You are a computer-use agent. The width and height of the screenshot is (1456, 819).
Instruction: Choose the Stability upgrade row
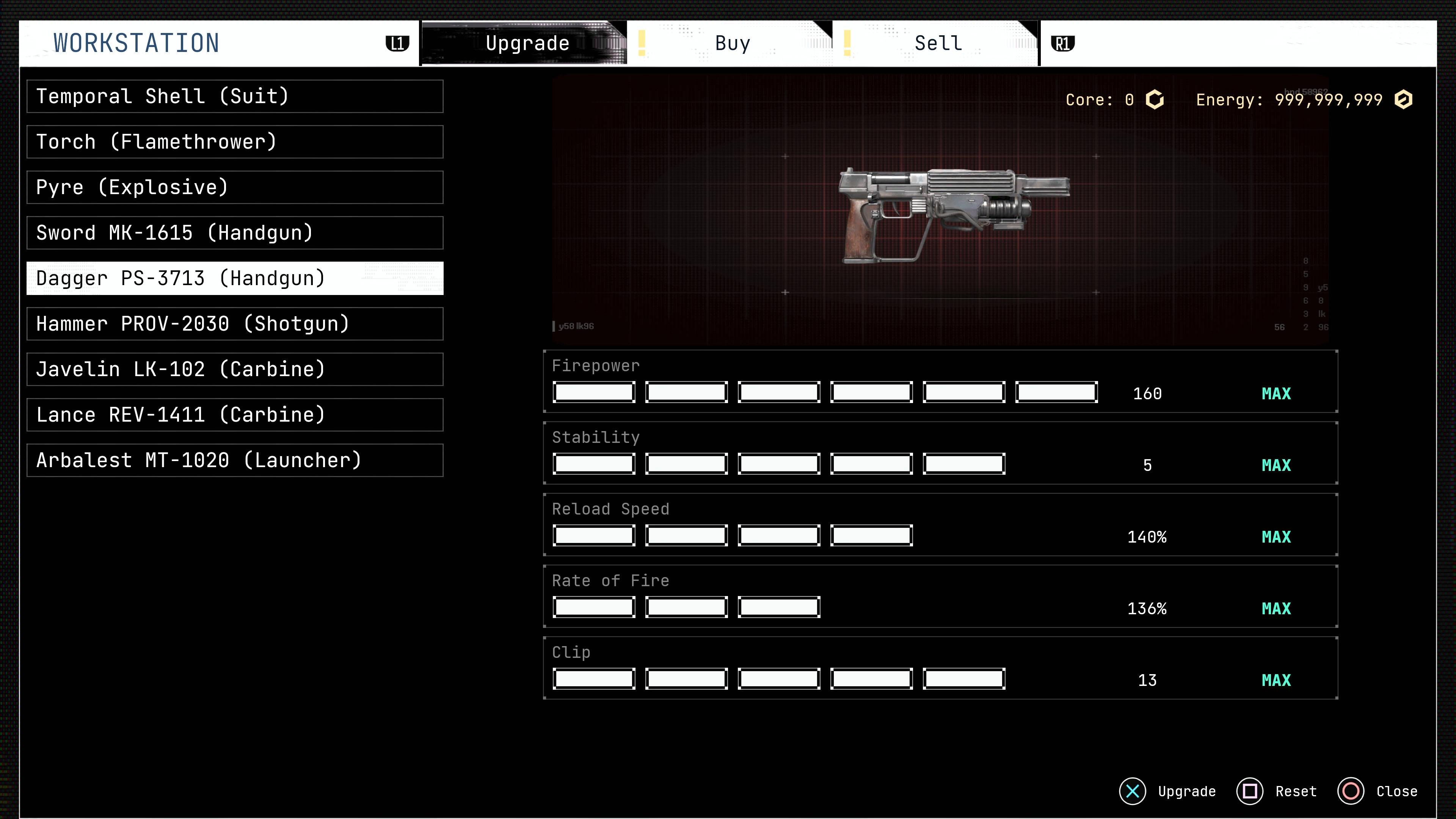[x=940, y=453]
